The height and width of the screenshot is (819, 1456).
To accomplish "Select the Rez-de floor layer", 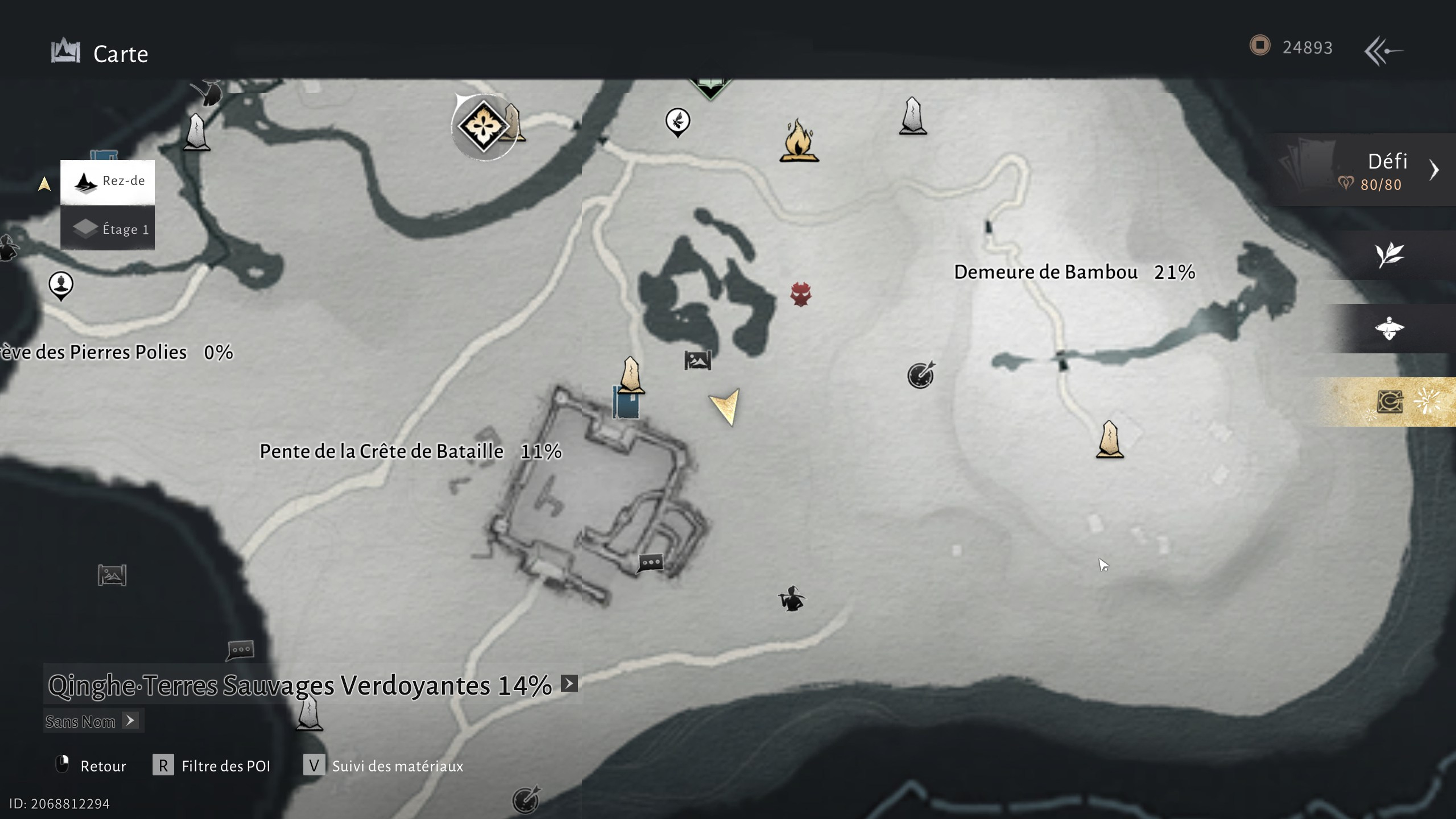I will 107,182.
